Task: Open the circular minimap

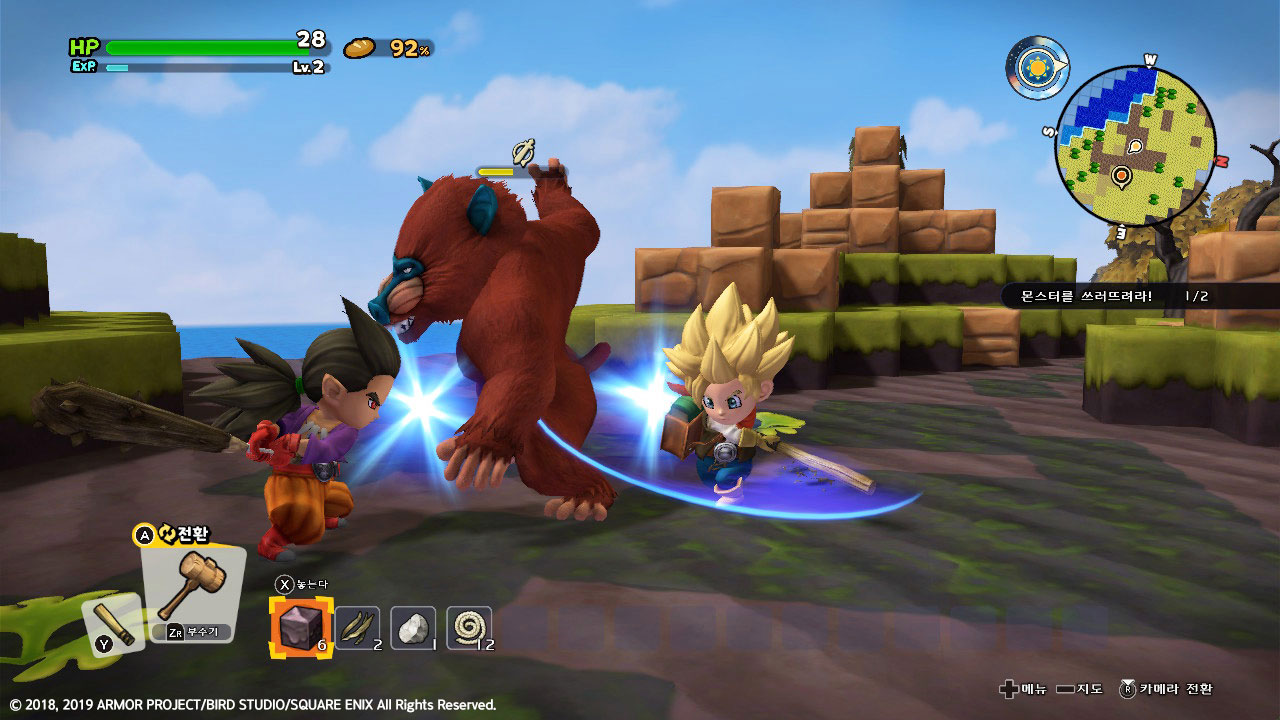Action: (x=1135, y=147)
